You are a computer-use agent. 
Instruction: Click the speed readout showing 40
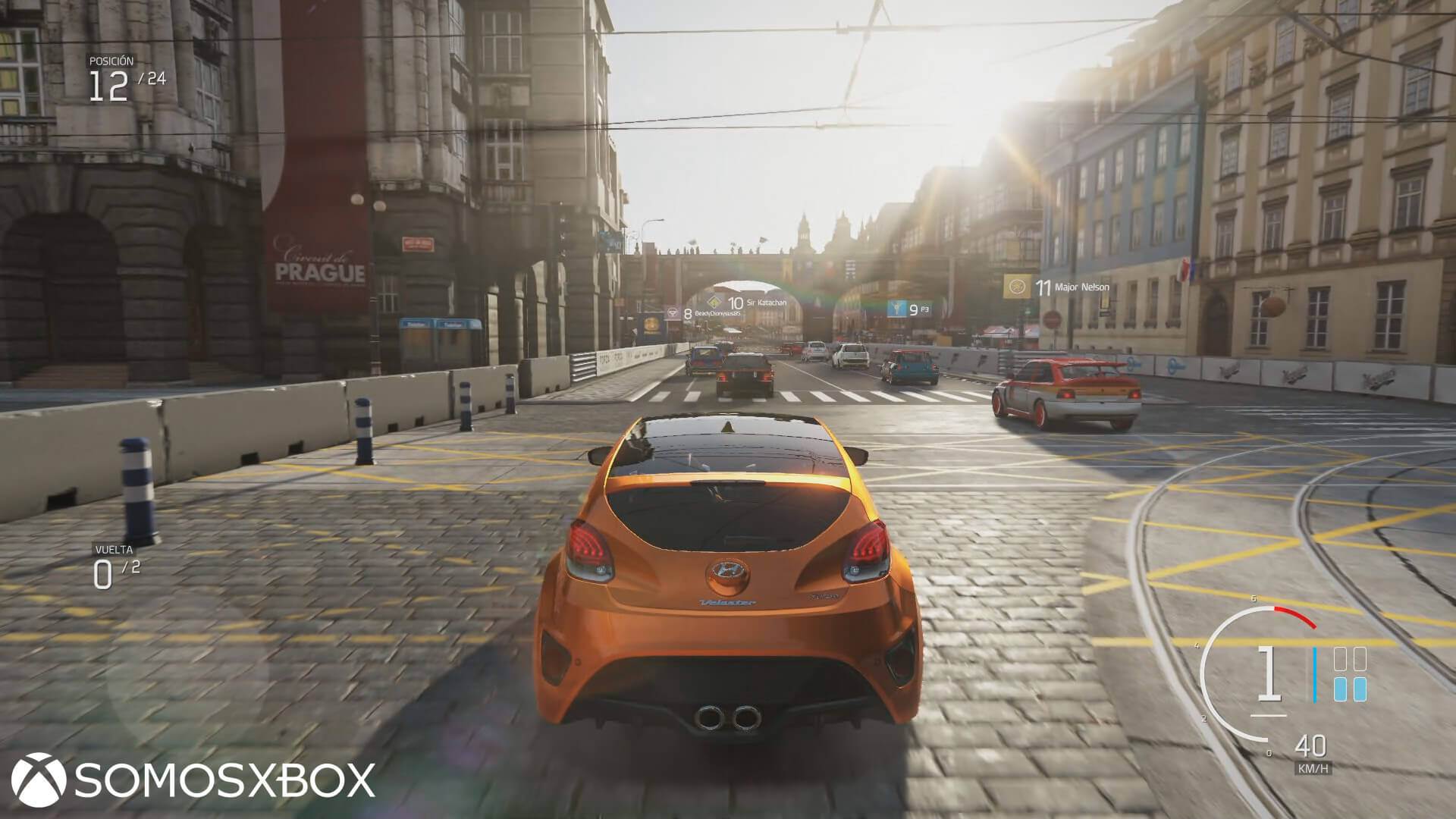1311,746
